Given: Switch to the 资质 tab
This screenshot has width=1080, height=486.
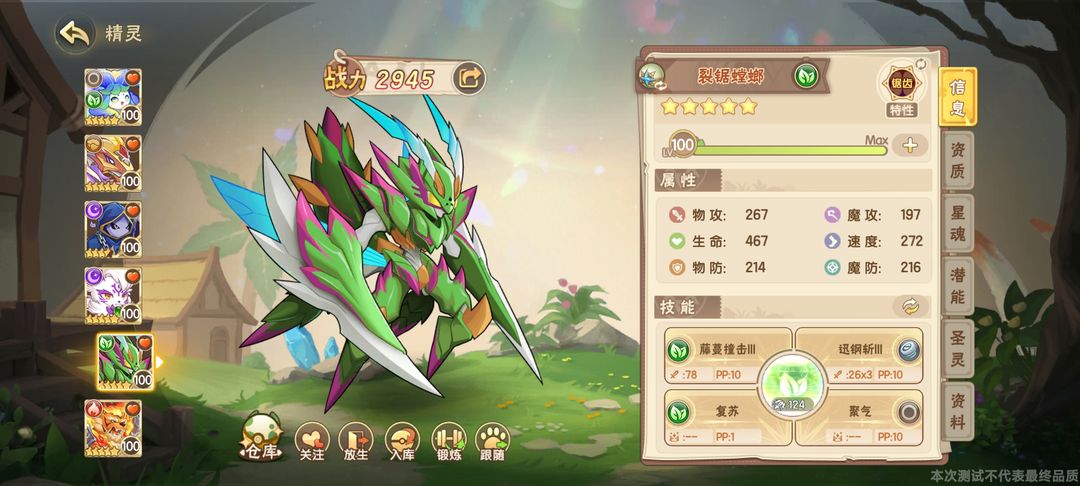Looking at the screenshot, I should click(958, 162).
